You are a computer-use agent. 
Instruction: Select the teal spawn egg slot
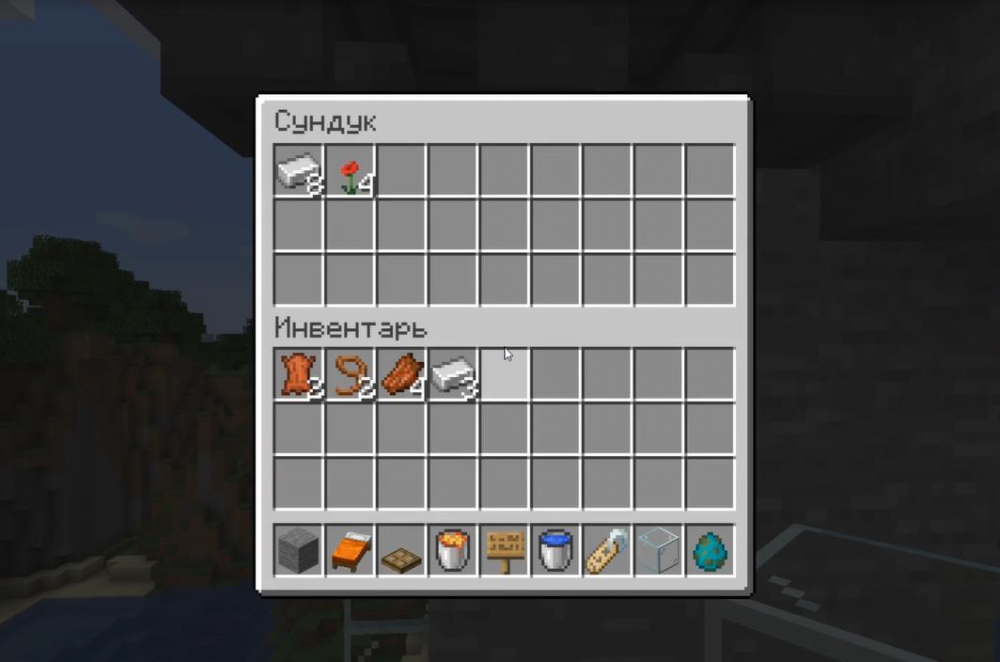pyautogui.click(x=710, y=550)
